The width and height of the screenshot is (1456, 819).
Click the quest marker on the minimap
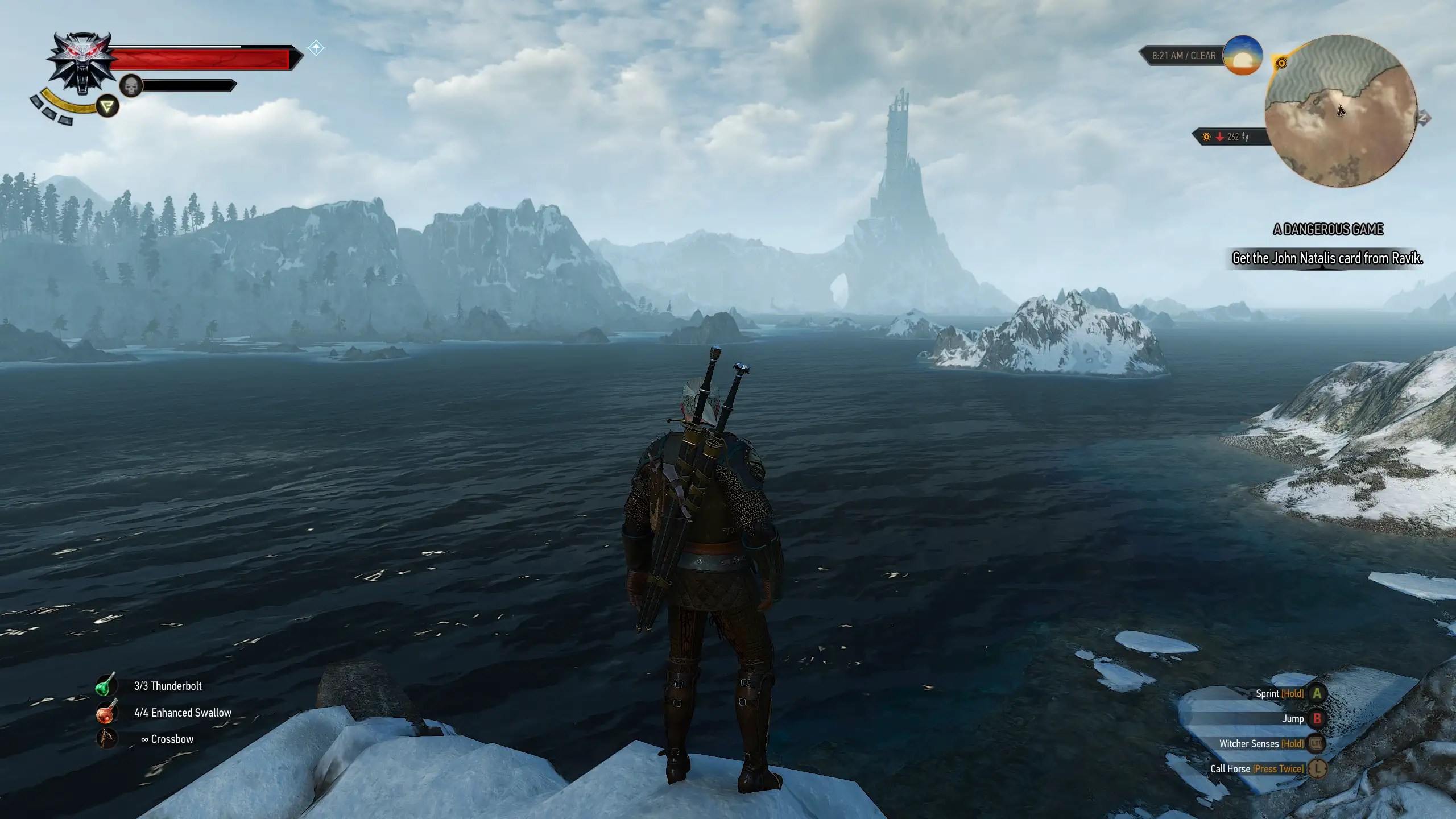[1281, 64]
